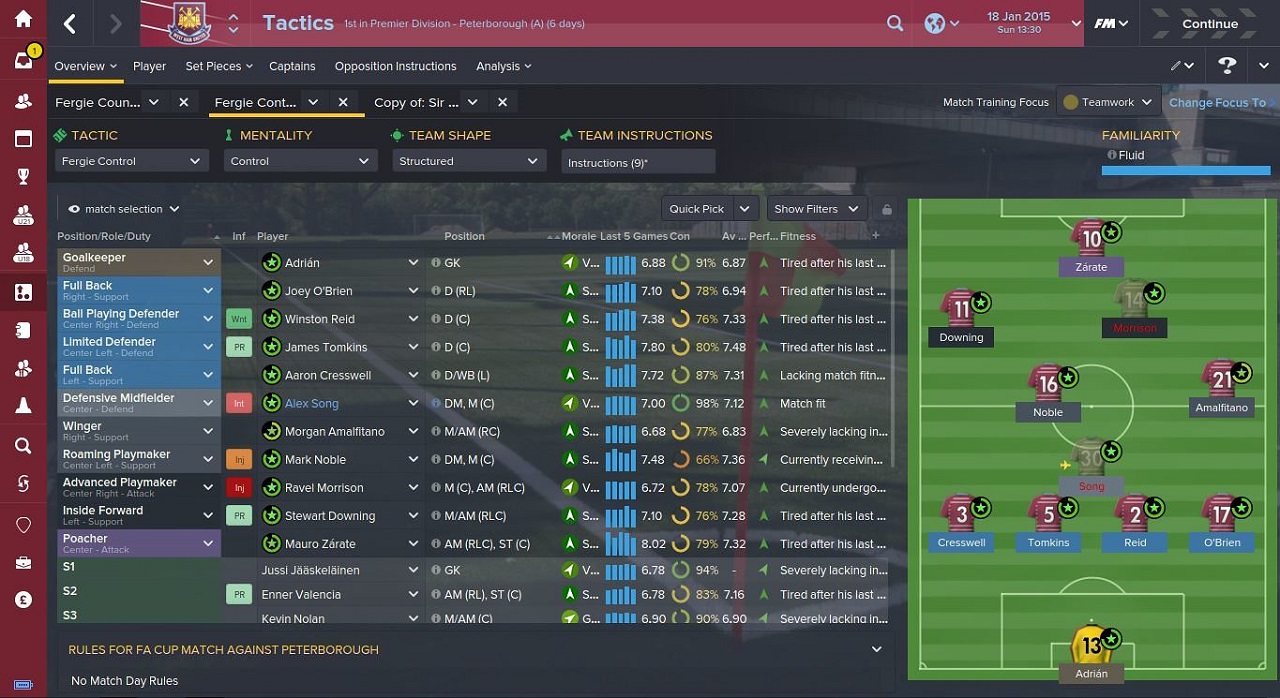Click the Continue button
This screenshot has width=1280, height=698.
[1209, 24]
